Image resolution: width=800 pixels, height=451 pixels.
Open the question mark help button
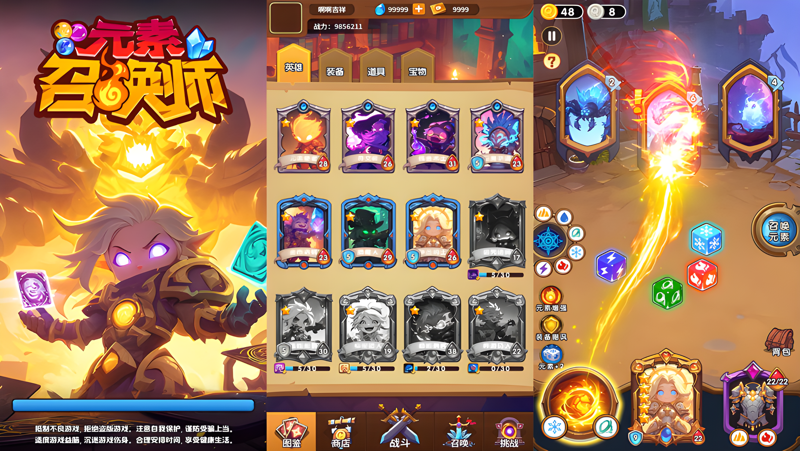[551, 61]
